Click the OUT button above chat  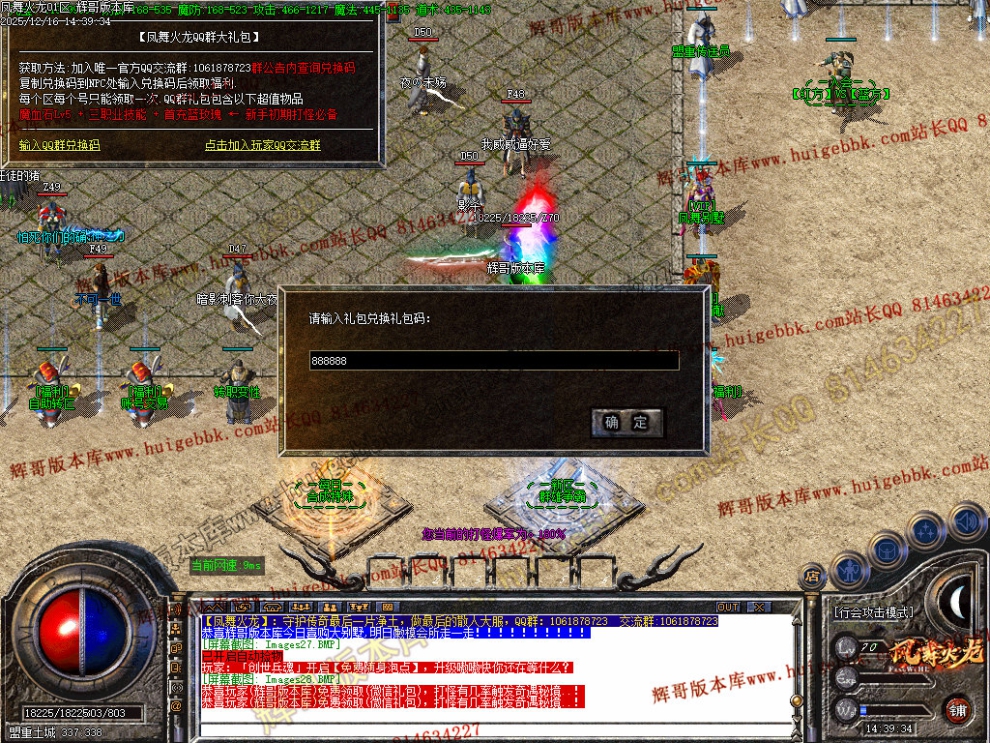728,607
